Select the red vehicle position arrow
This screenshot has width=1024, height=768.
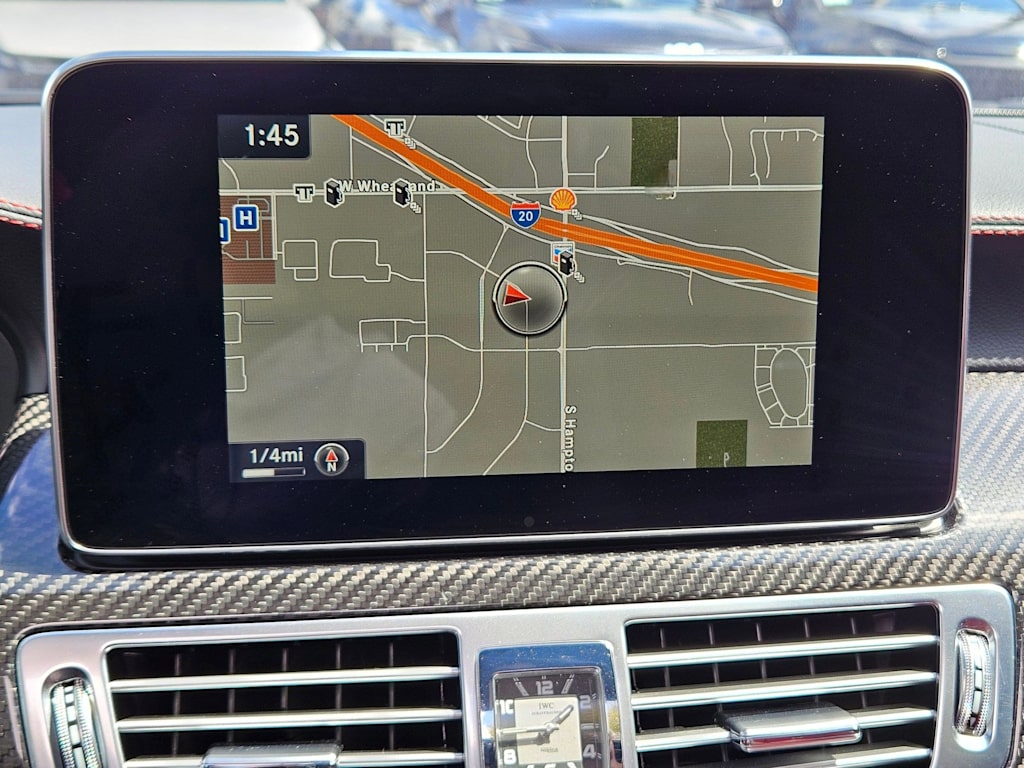click(517, 294)
